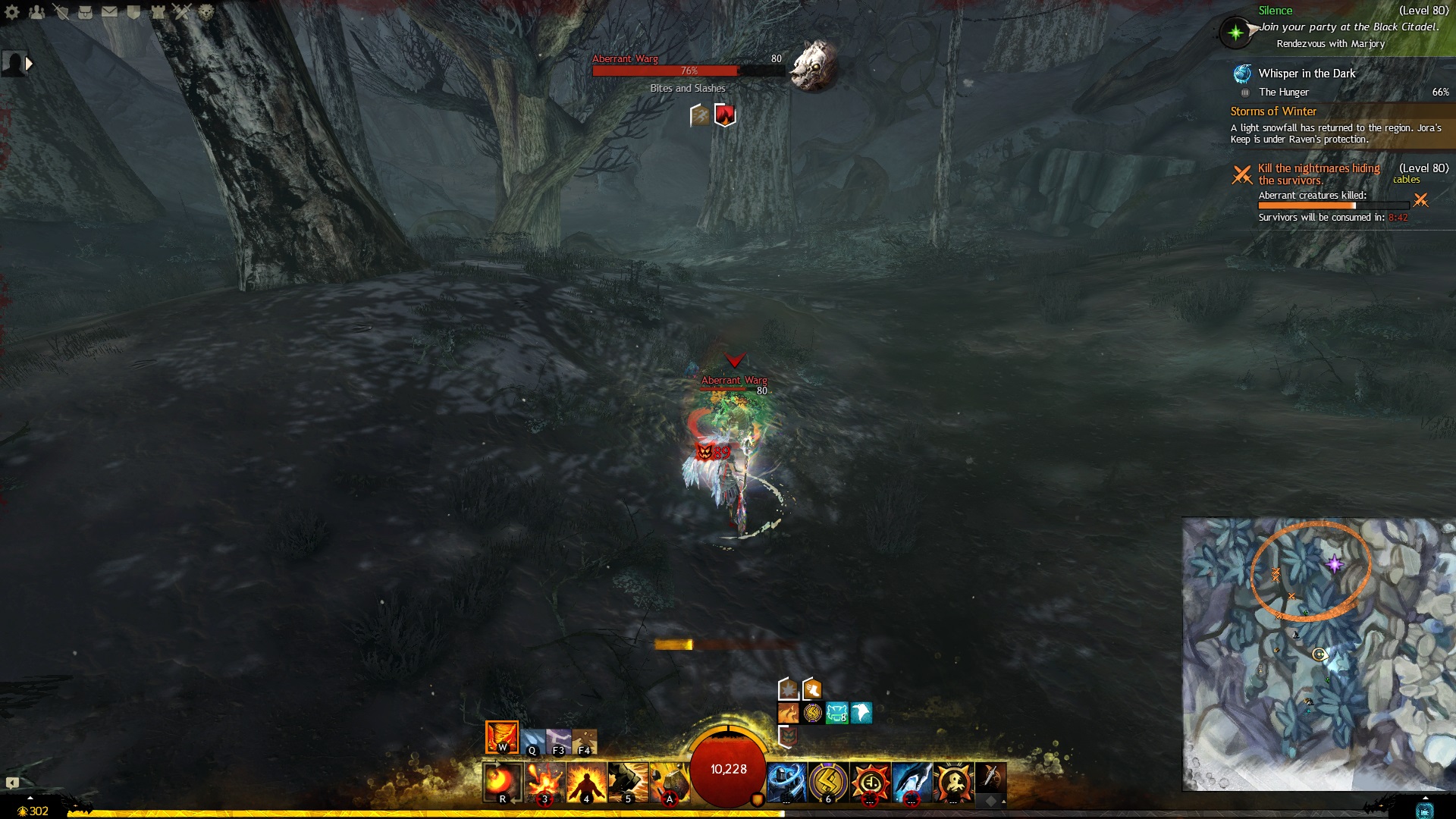
Task: Open the hero panel sword-and-shield icon
Action: pyautogui.click(x=61, y=11)
